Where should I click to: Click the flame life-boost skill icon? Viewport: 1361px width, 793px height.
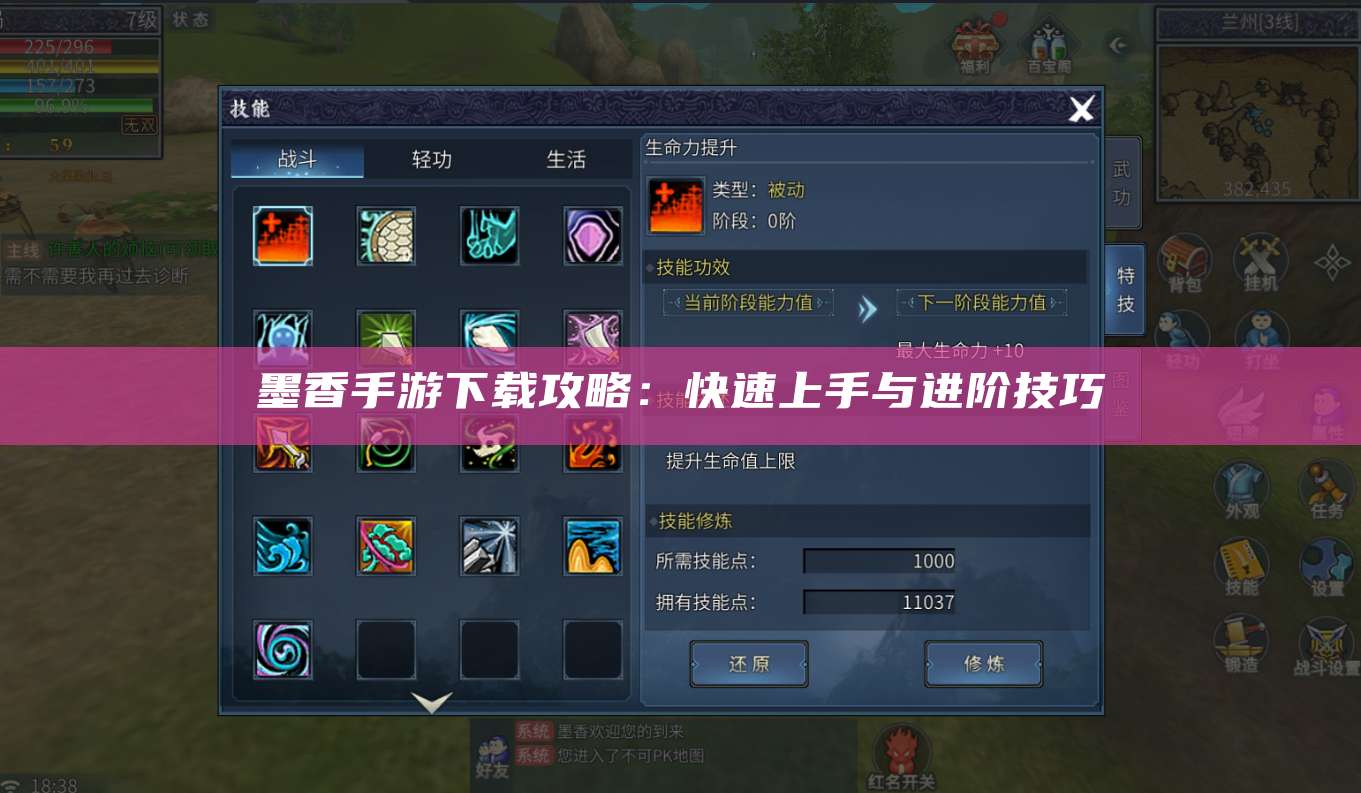tap(283, 236)
